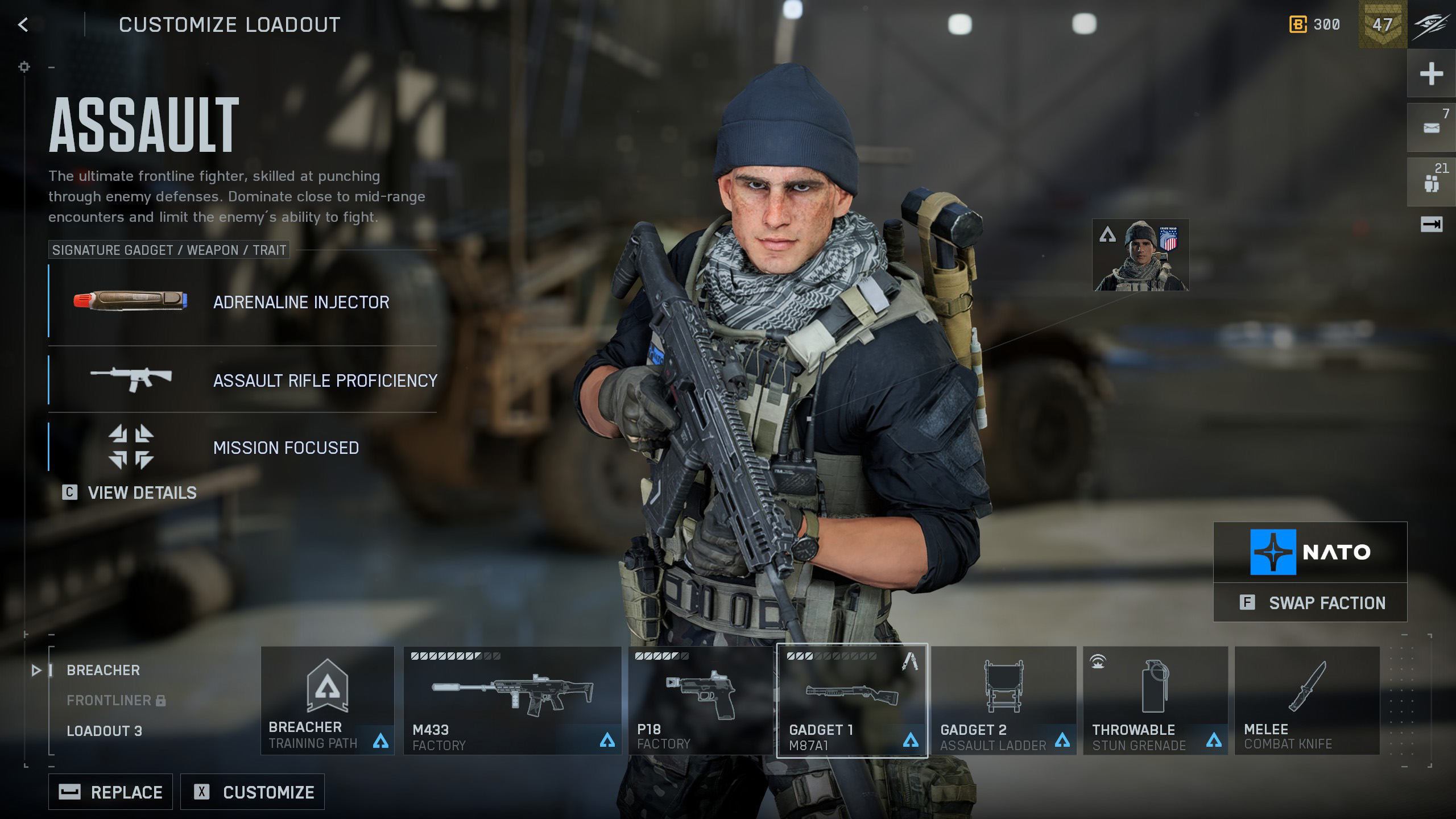Open the Combat Knife melee slot
Viewport: 1456px width, 819px height.
(1307, 700)
